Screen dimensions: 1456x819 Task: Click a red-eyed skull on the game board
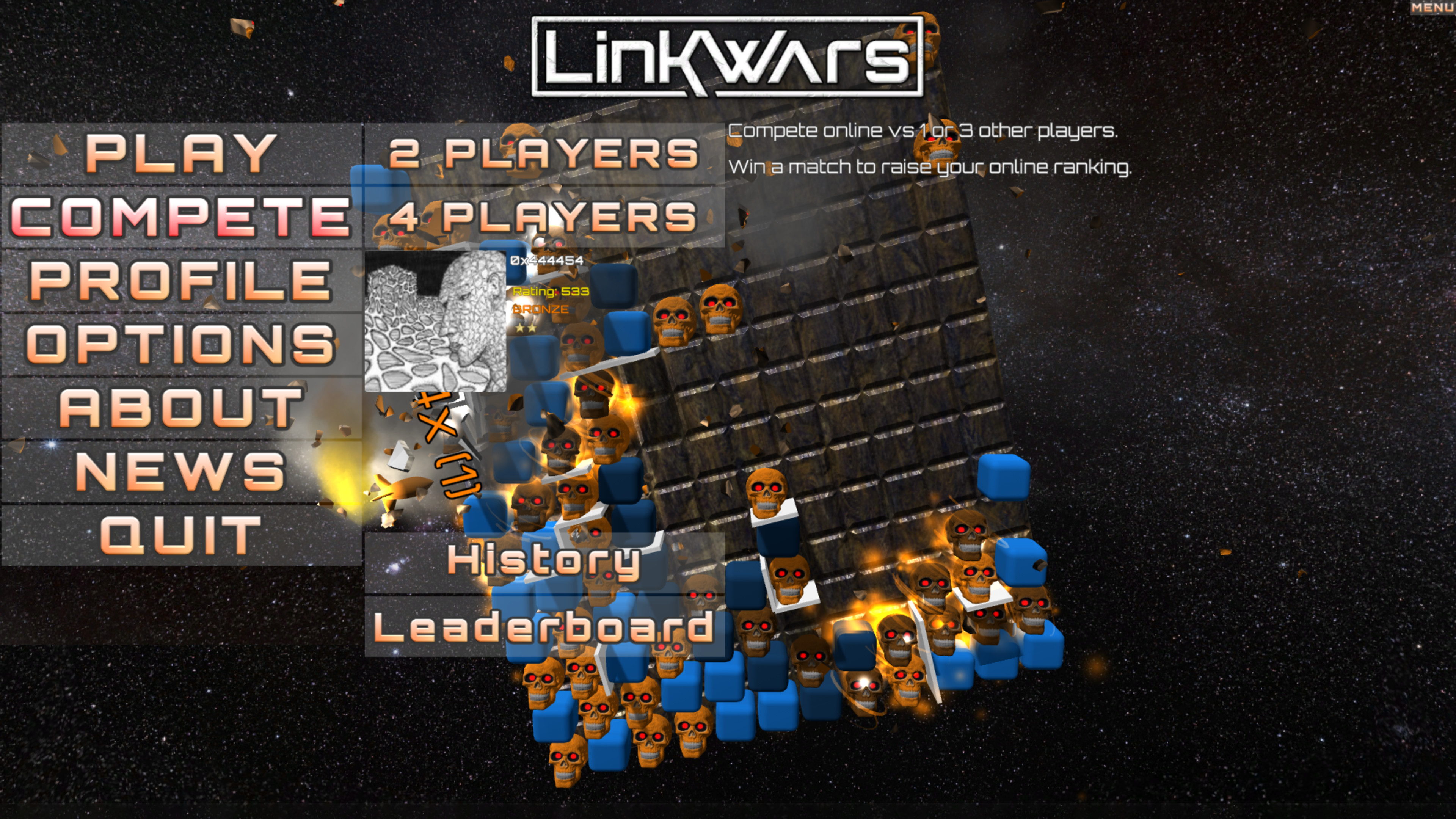(x=719, y=309)
